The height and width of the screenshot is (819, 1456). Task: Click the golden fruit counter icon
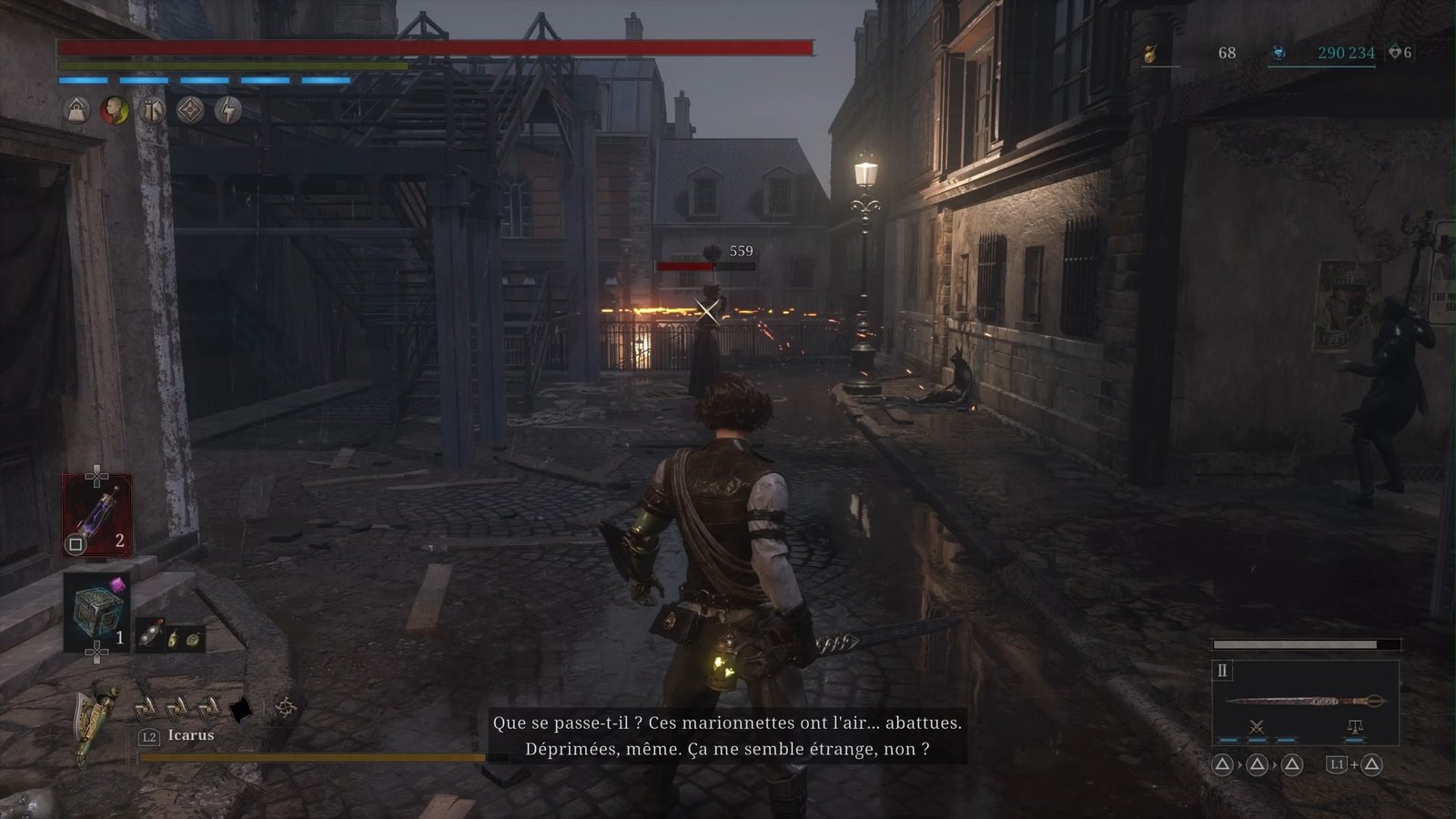pyautogui.click(x=1150, y=54)
